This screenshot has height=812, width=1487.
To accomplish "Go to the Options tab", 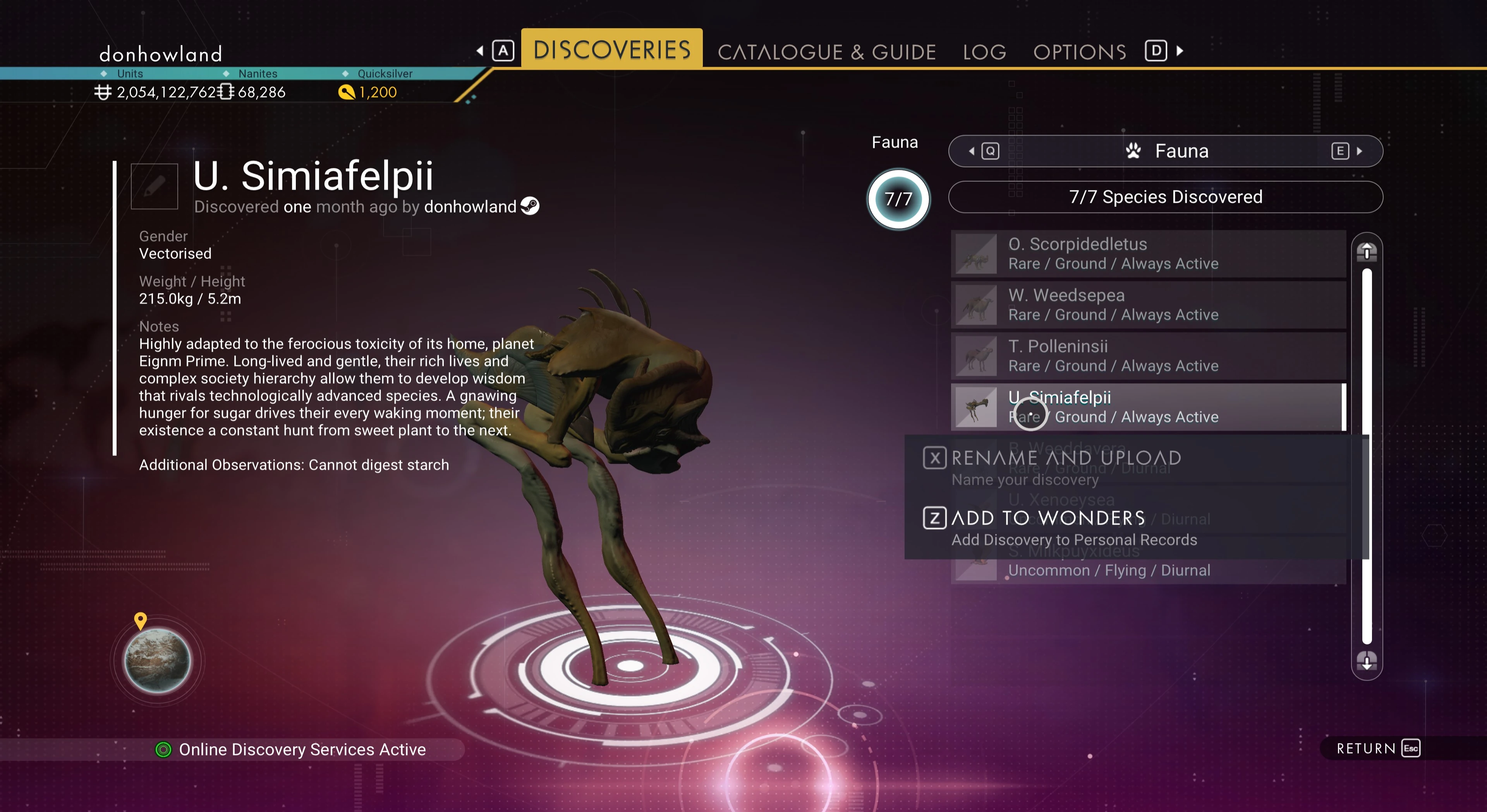I will click(x=1080, y=52).
